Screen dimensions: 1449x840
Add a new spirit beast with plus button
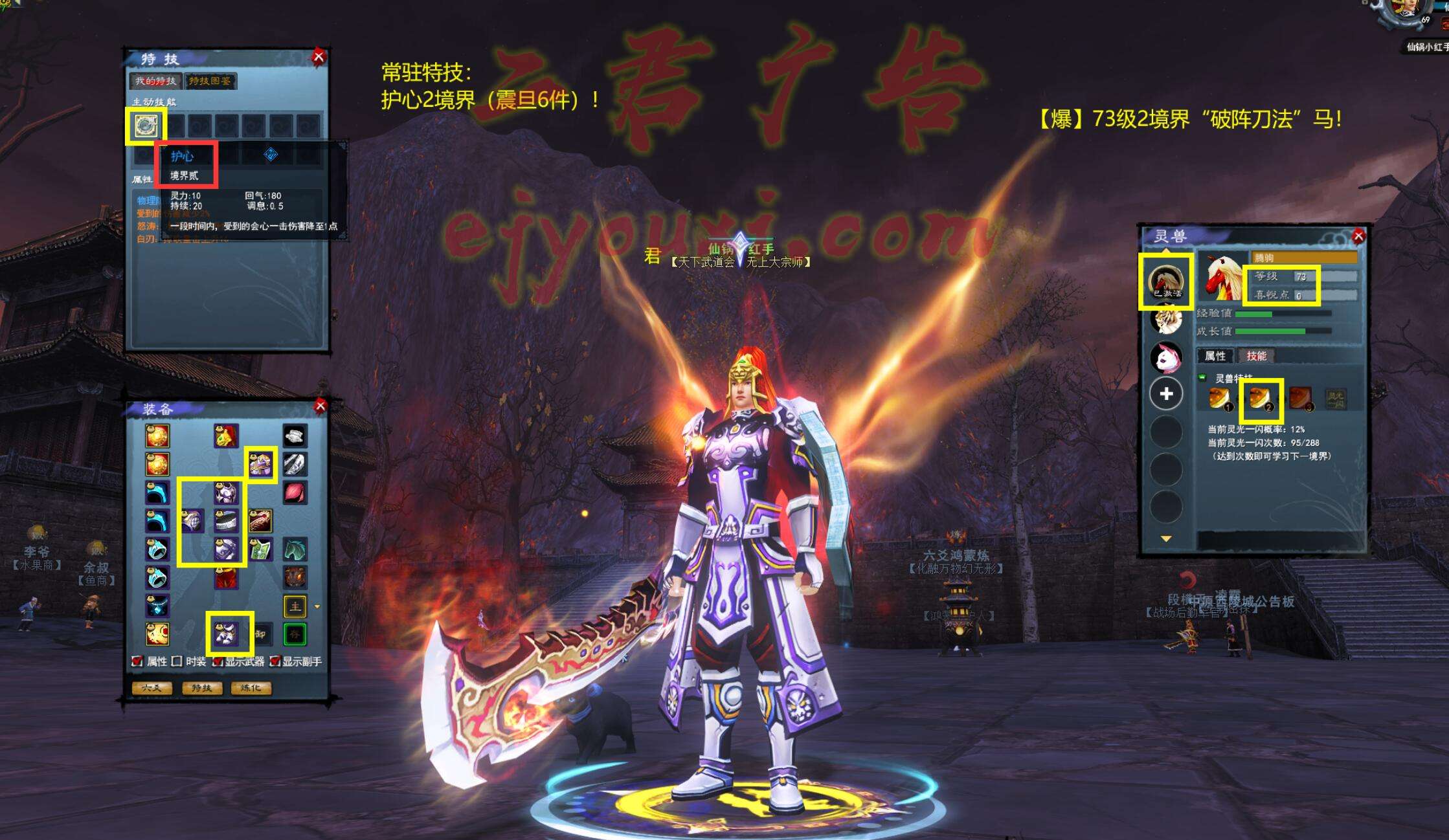pos(1166,393)
